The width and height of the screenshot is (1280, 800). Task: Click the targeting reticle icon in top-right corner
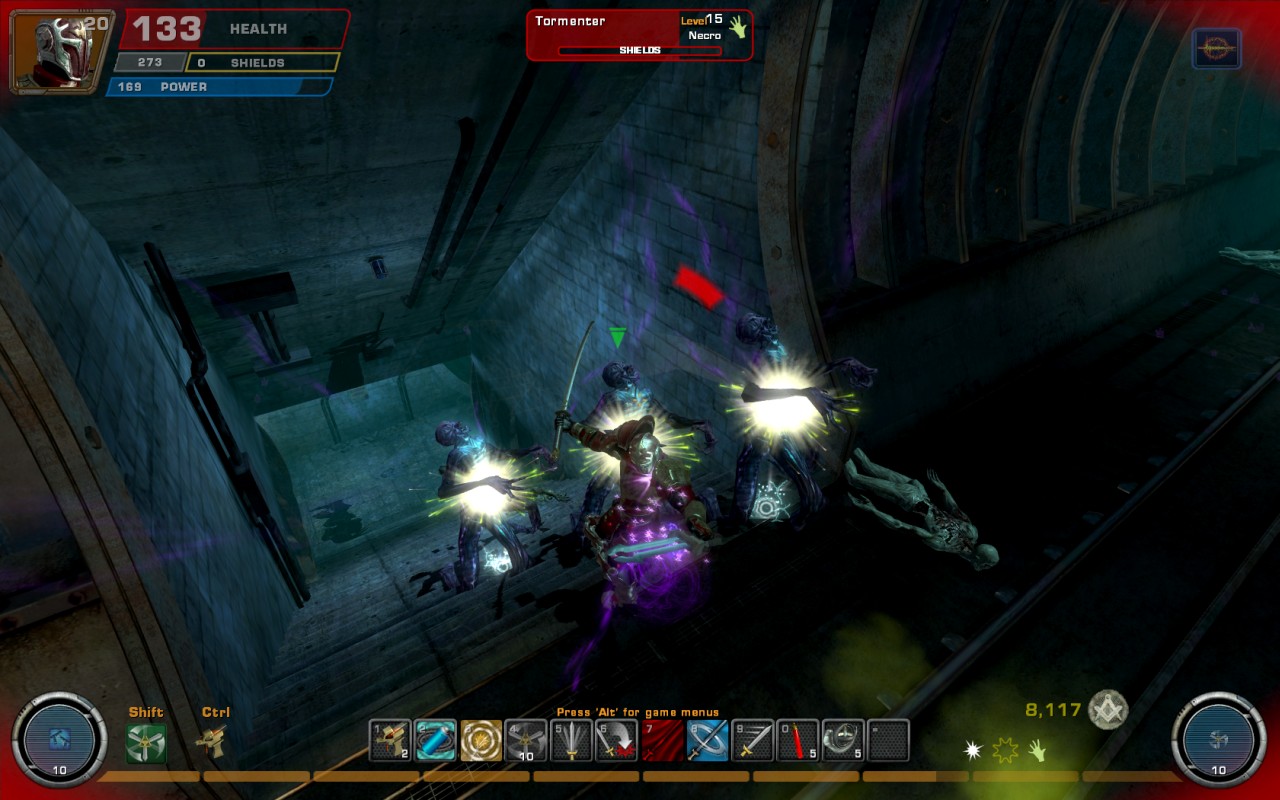[x=1217, y=46]
